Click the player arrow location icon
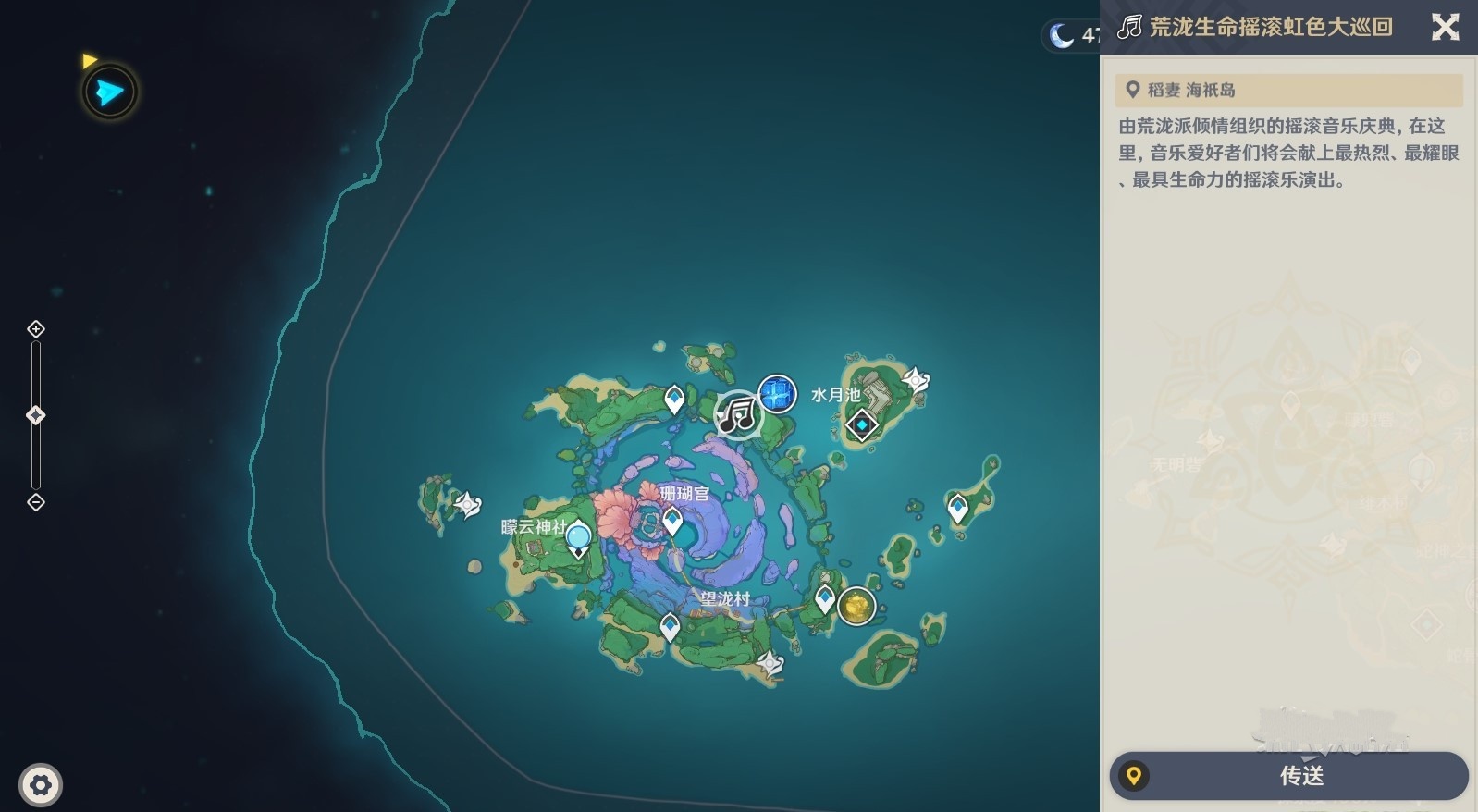 tap(110, 92)
